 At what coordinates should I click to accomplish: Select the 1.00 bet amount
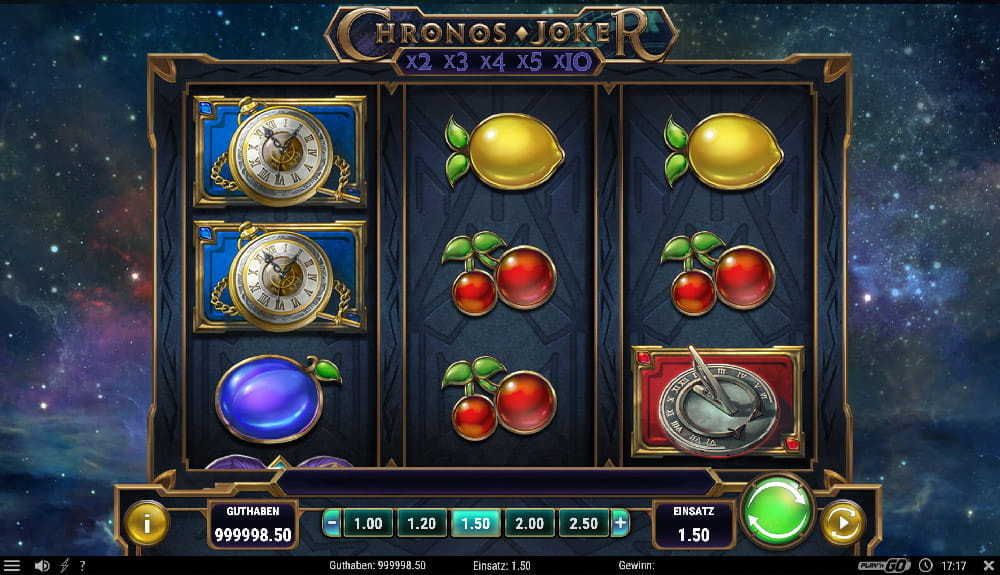point(368,523)
